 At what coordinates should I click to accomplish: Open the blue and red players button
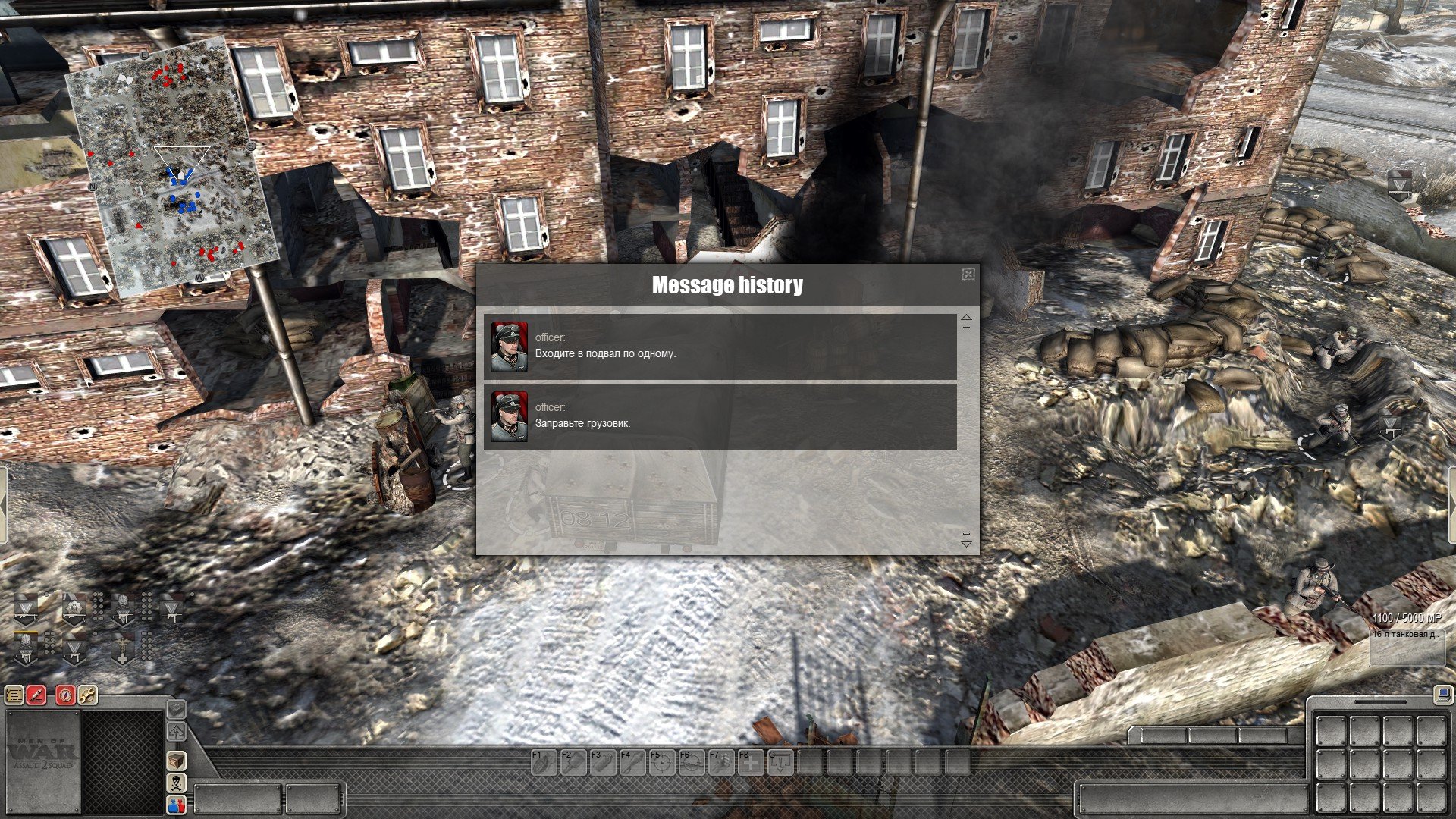coord(176,805)
